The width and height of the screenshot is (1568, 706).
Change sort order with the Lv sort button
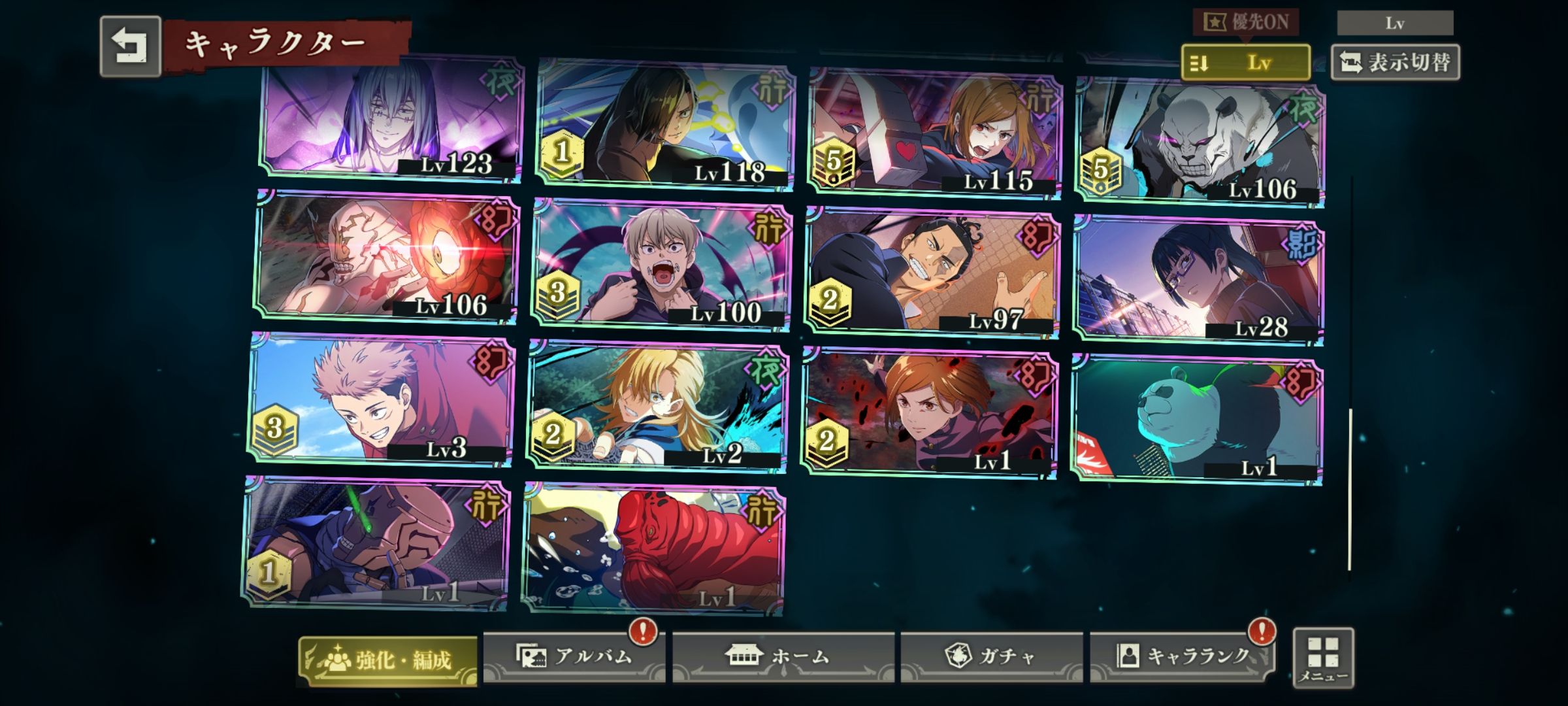[1245, 63]
